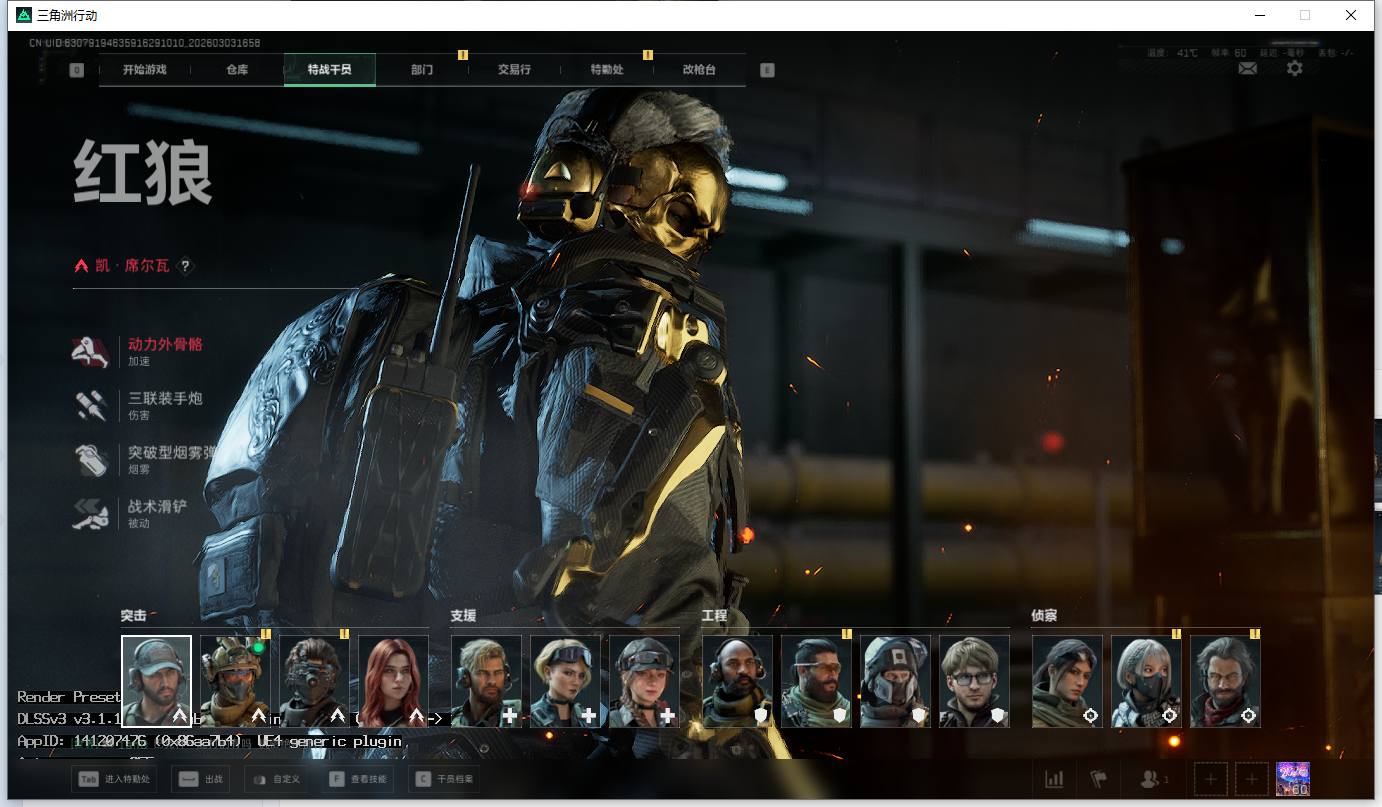Go to the 部门 tab
The image size is (1382, 807).
click(422, 70)
